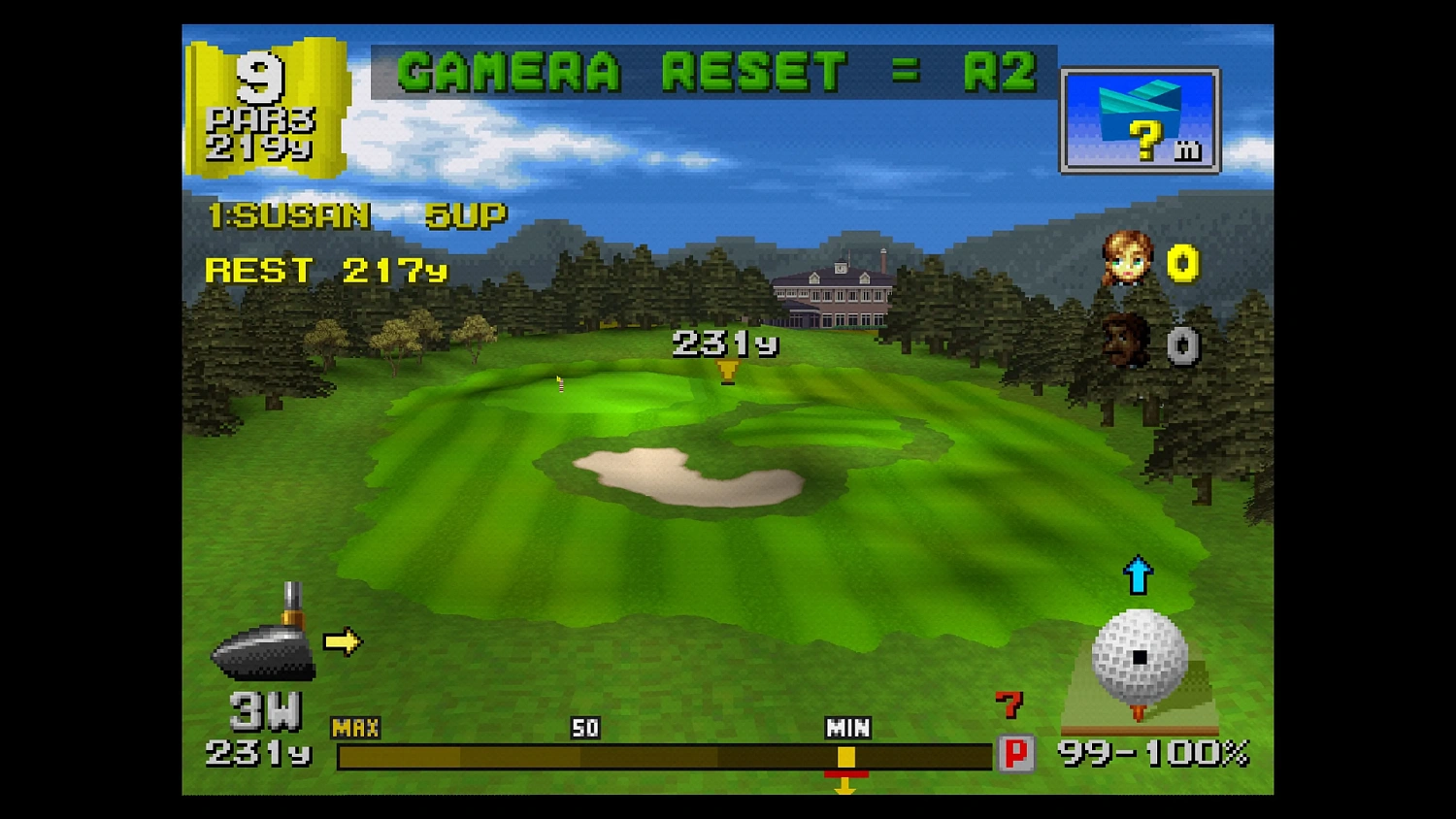This screenshot has height=819, width=1456.
Task: Click the MIN label on the power bar
Action: pyautogui.click(x=847, y=726)
